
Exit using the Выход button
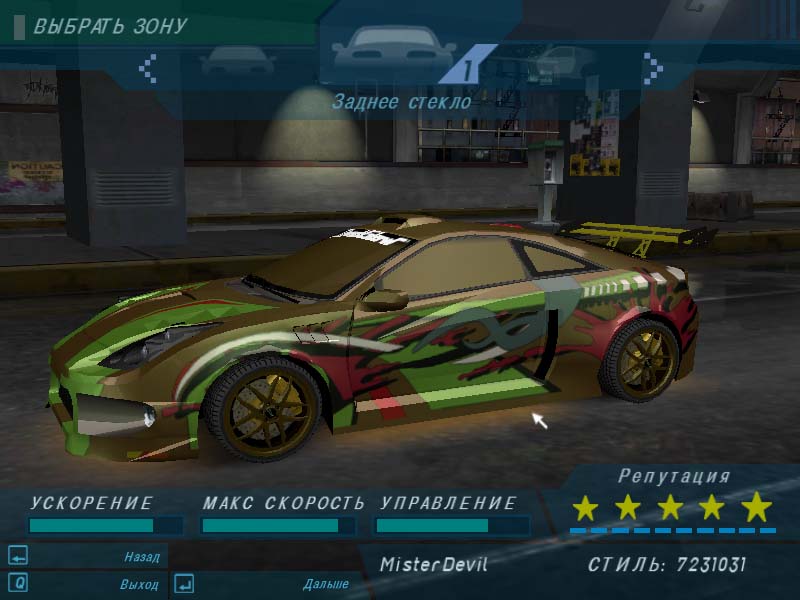click(141, 584)
